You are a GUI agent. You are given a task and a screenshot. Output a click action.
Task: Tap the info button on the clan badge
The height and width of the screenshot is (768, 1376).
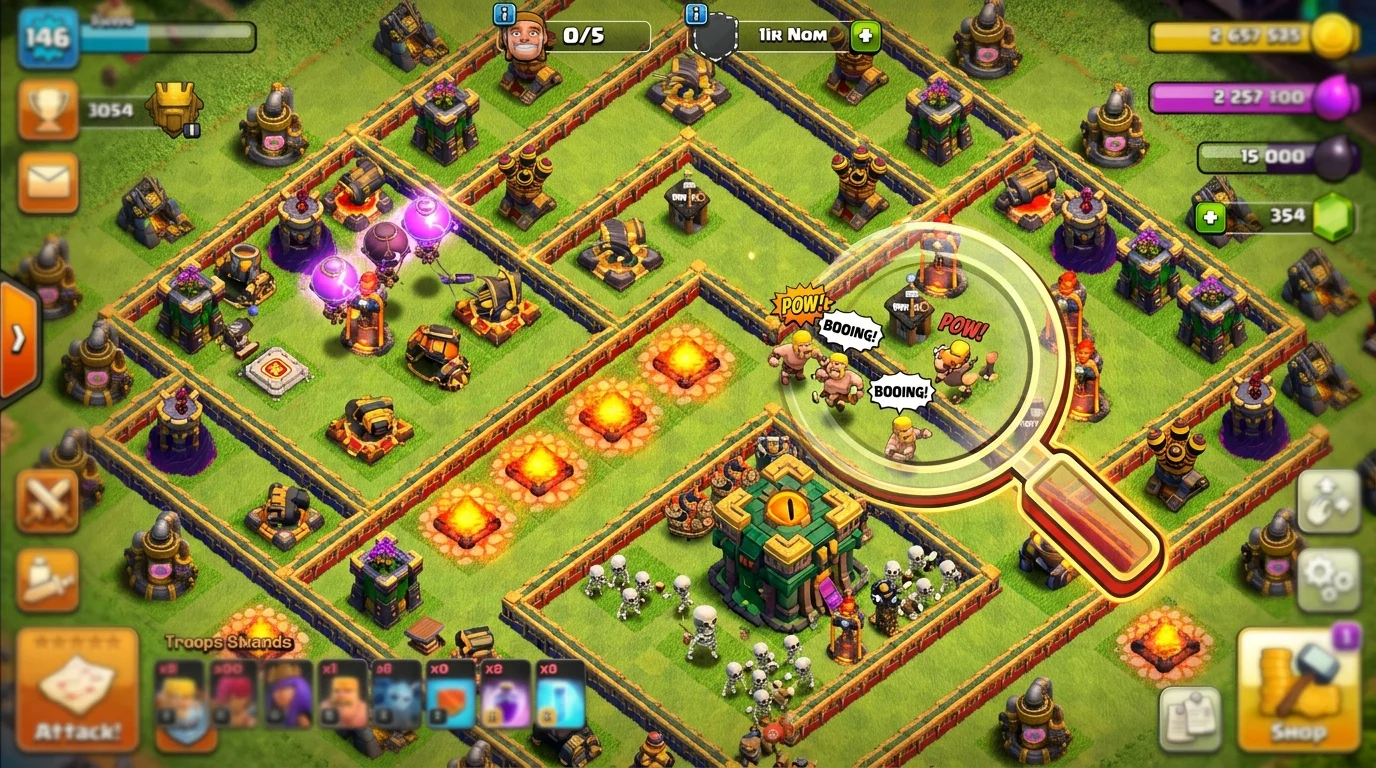click(694, 14)
